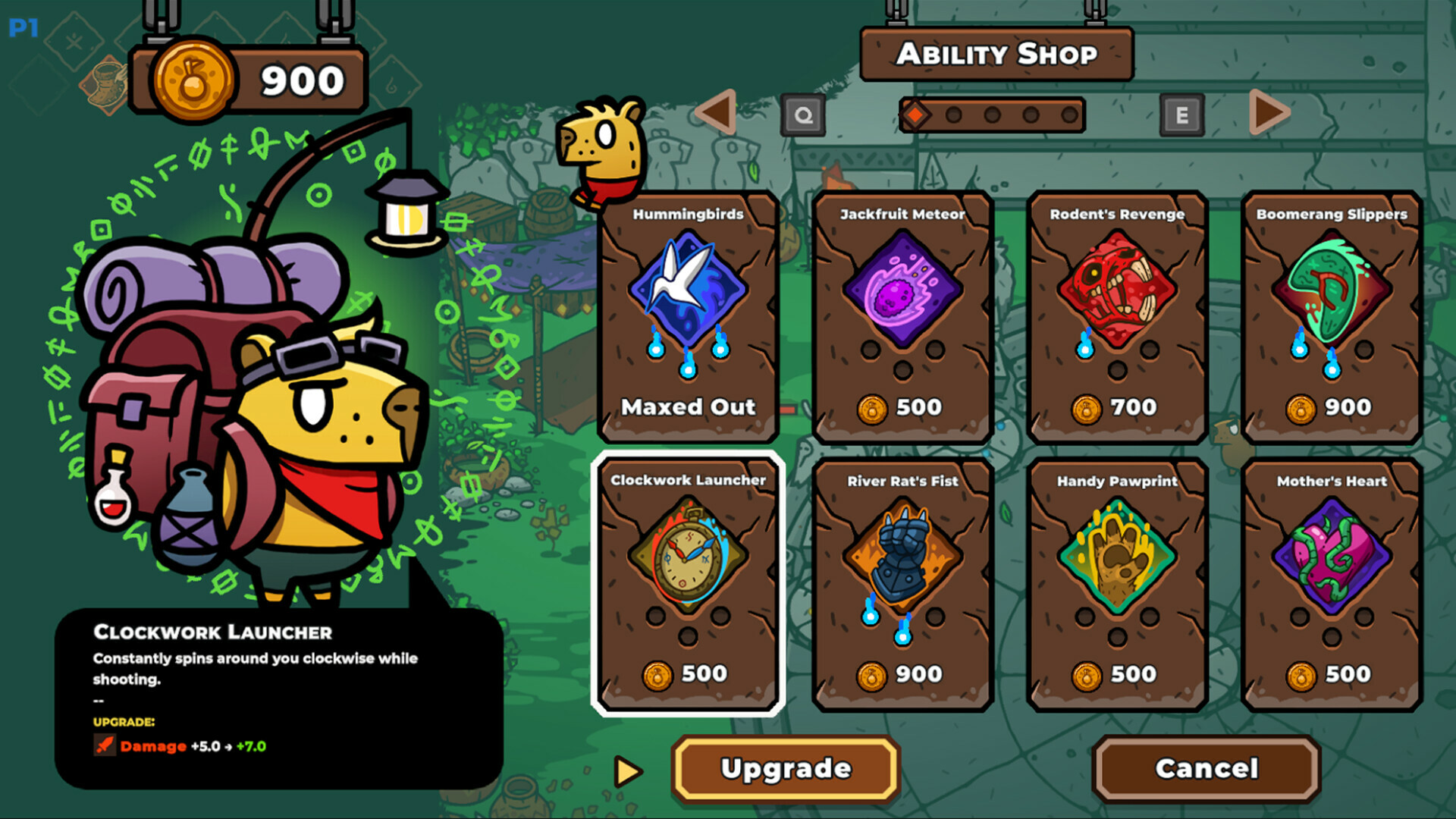Pick the Handy Pawprint ability card
The width and height of the screenshot is (1456, 819).
pyautogui.click(x=1117, y=583)
